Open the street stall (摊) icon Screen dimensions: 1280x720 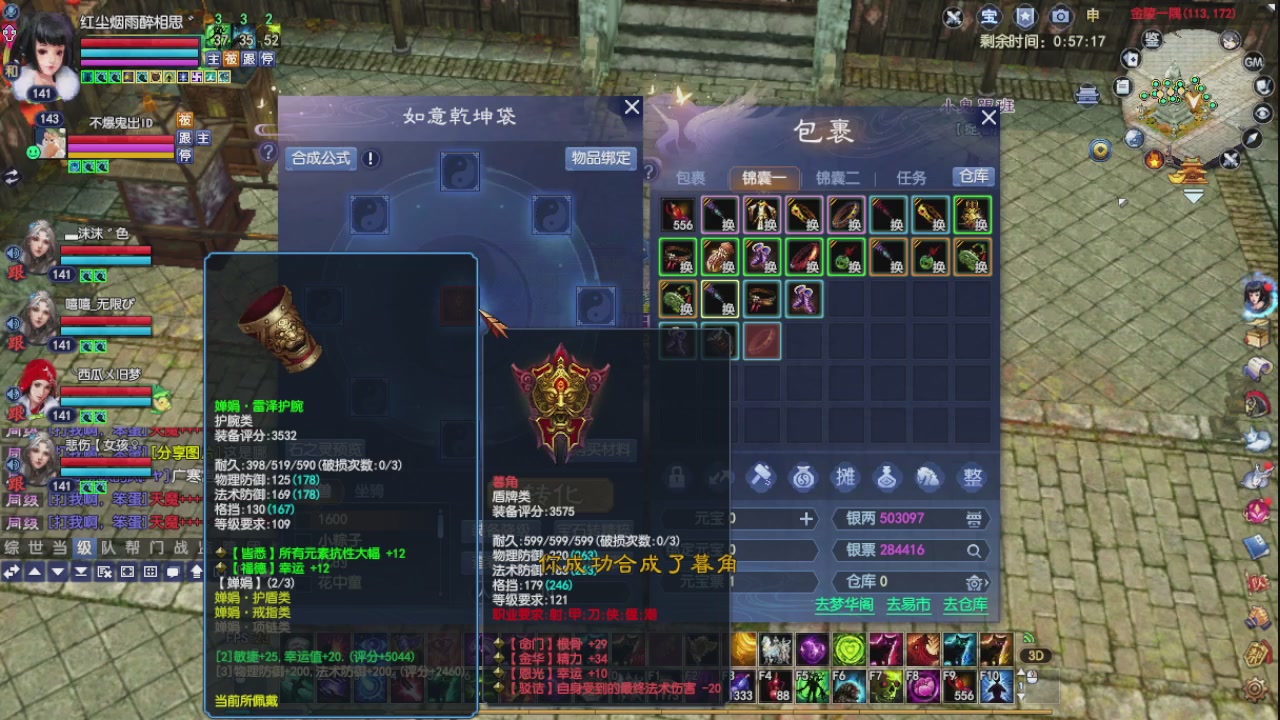(845, 478)
